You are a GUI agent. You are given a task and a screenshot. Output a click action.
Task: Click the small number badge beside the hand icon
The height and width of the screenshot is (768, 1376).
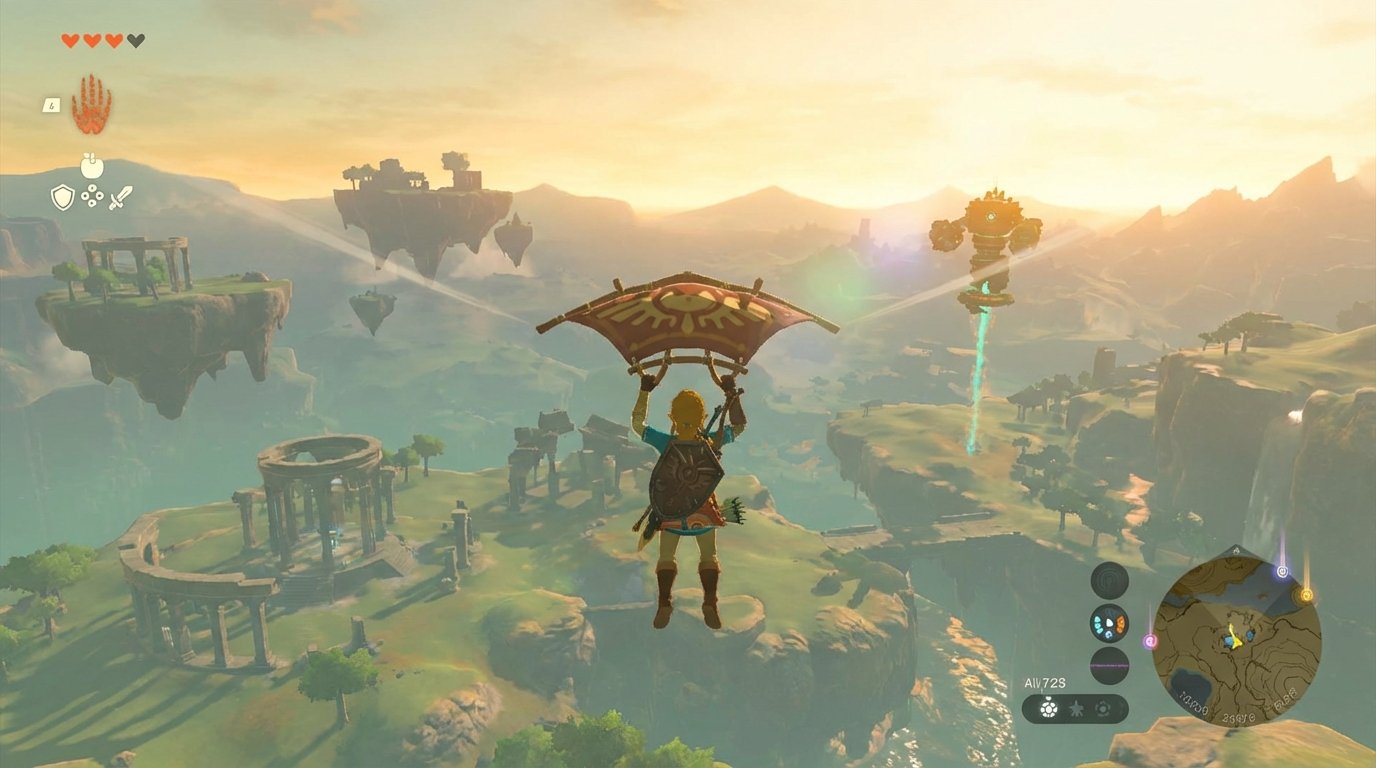click(x=51, y=105)
